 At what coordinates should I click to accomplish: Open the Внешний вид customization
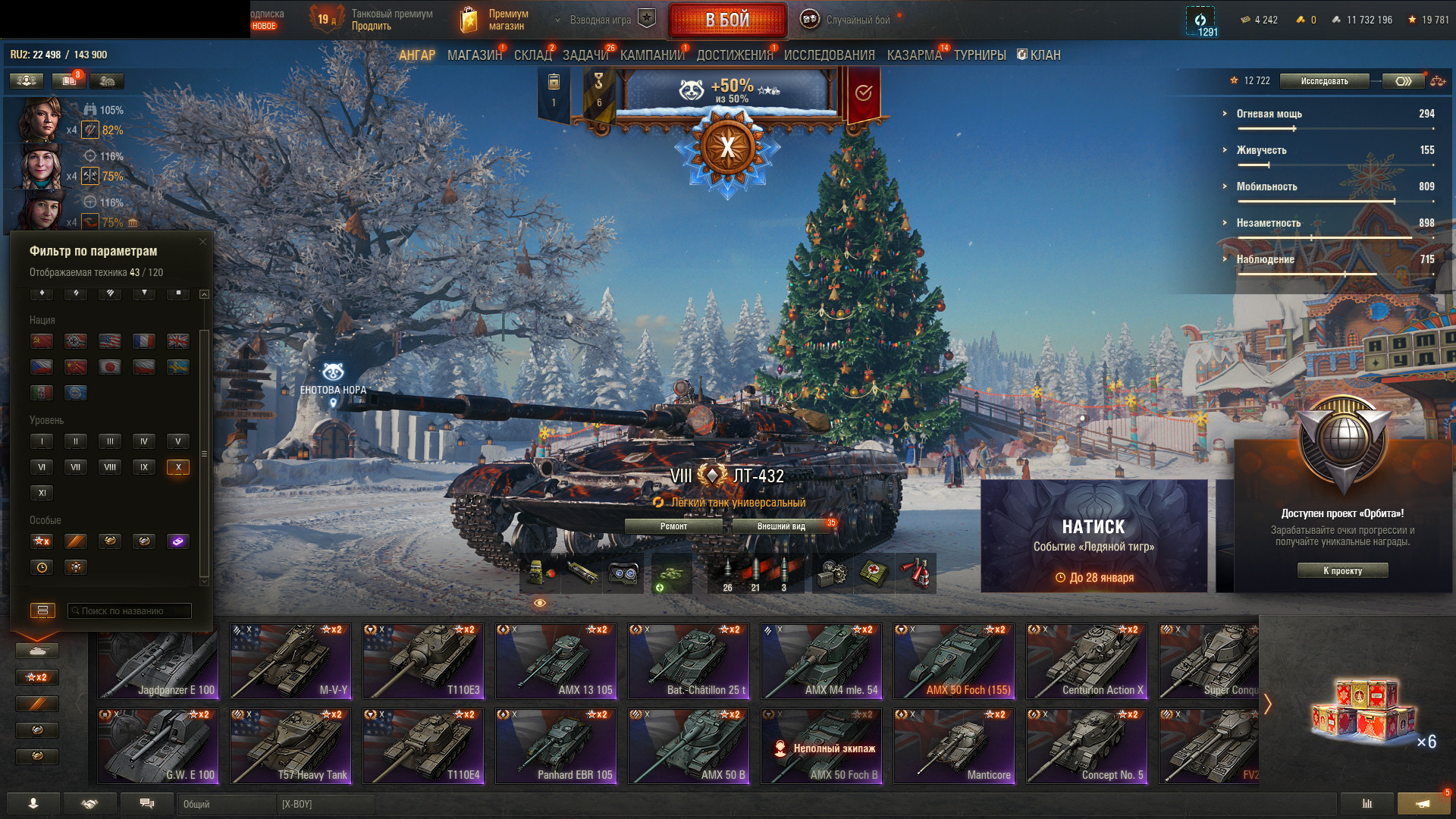click(x=781, y=526)
